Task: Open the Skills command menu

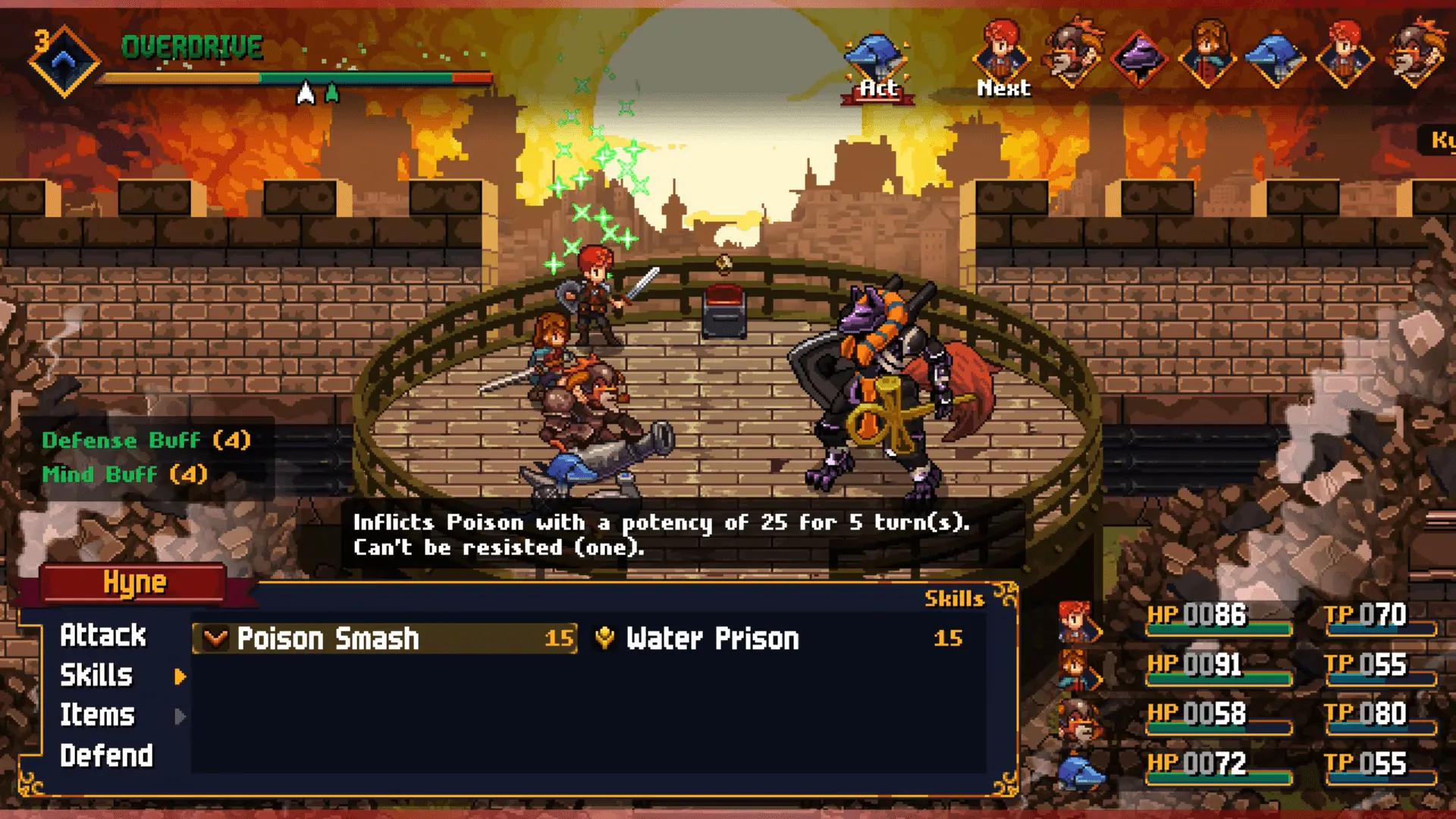Action: tap(97, 676)
